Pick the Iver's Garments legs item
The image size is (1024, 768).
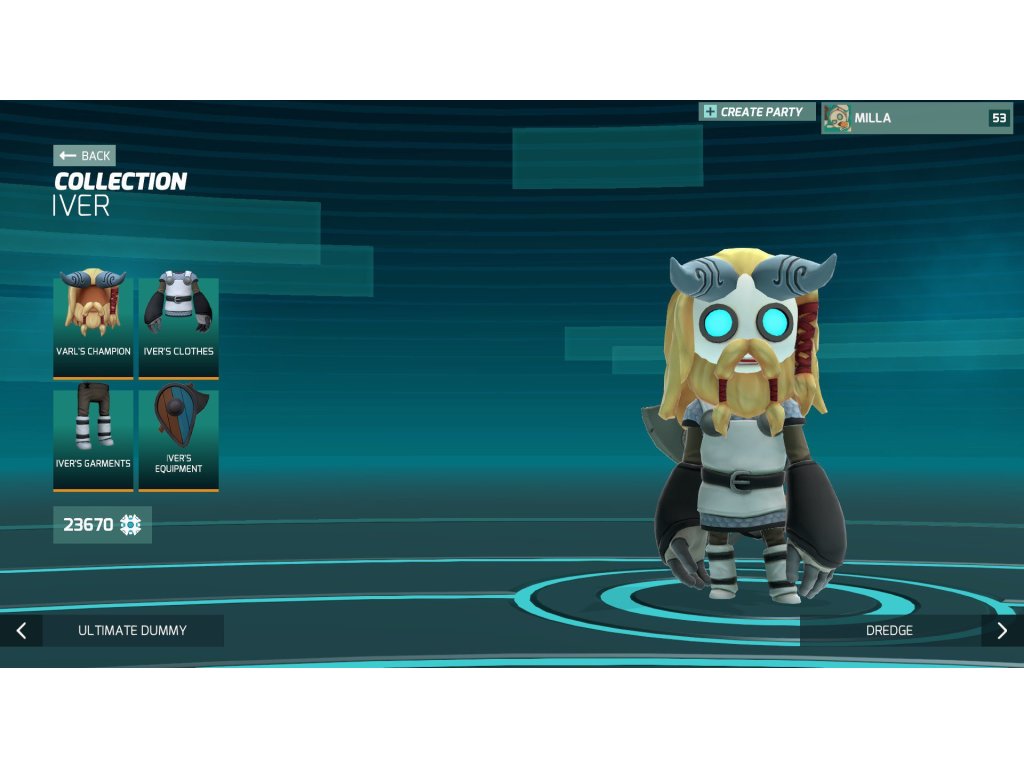coord(93,436)
